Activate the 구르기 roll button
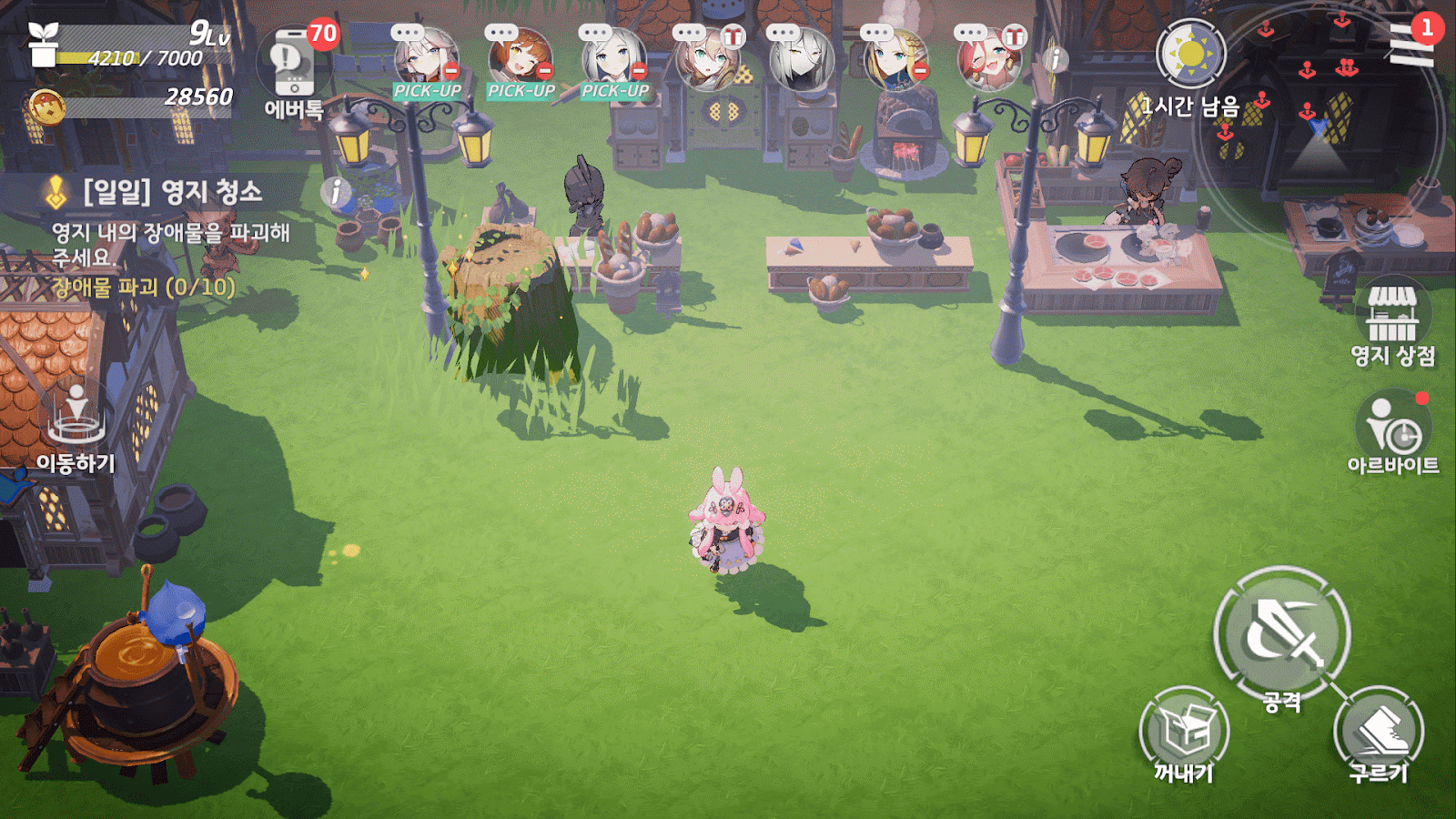This screenshot has width=1456, height=819. [1378, 733]
